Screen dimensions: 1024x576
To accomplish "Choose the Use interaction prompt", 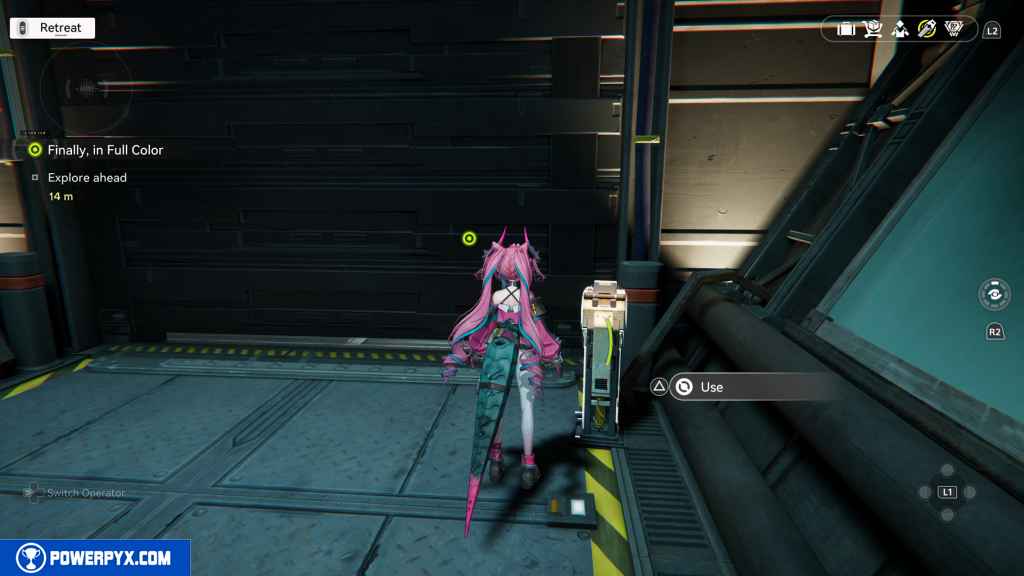I will coord(710,387).
